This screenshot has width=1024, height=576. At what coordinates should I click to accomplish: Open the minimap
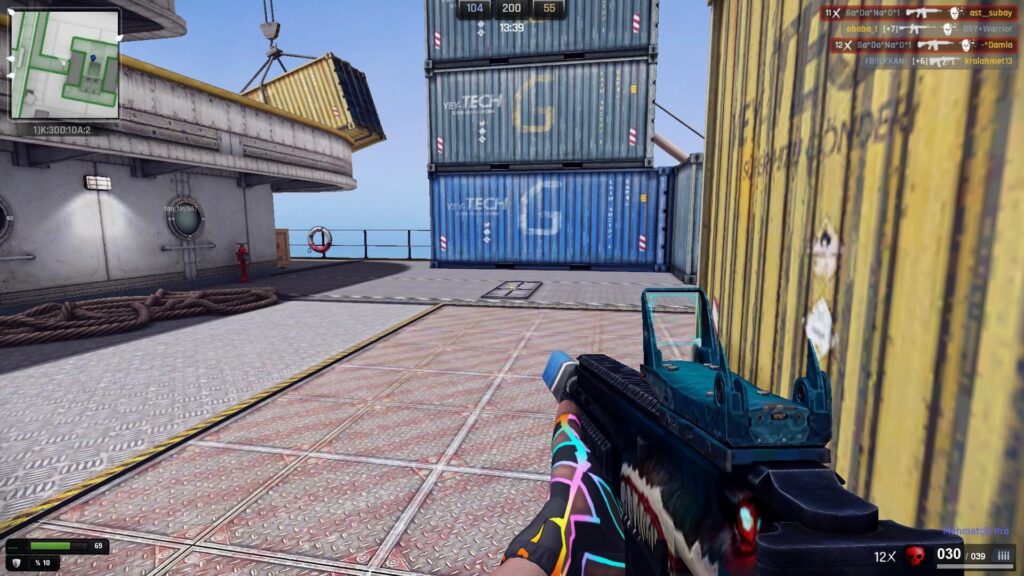[x=65, y=64]
